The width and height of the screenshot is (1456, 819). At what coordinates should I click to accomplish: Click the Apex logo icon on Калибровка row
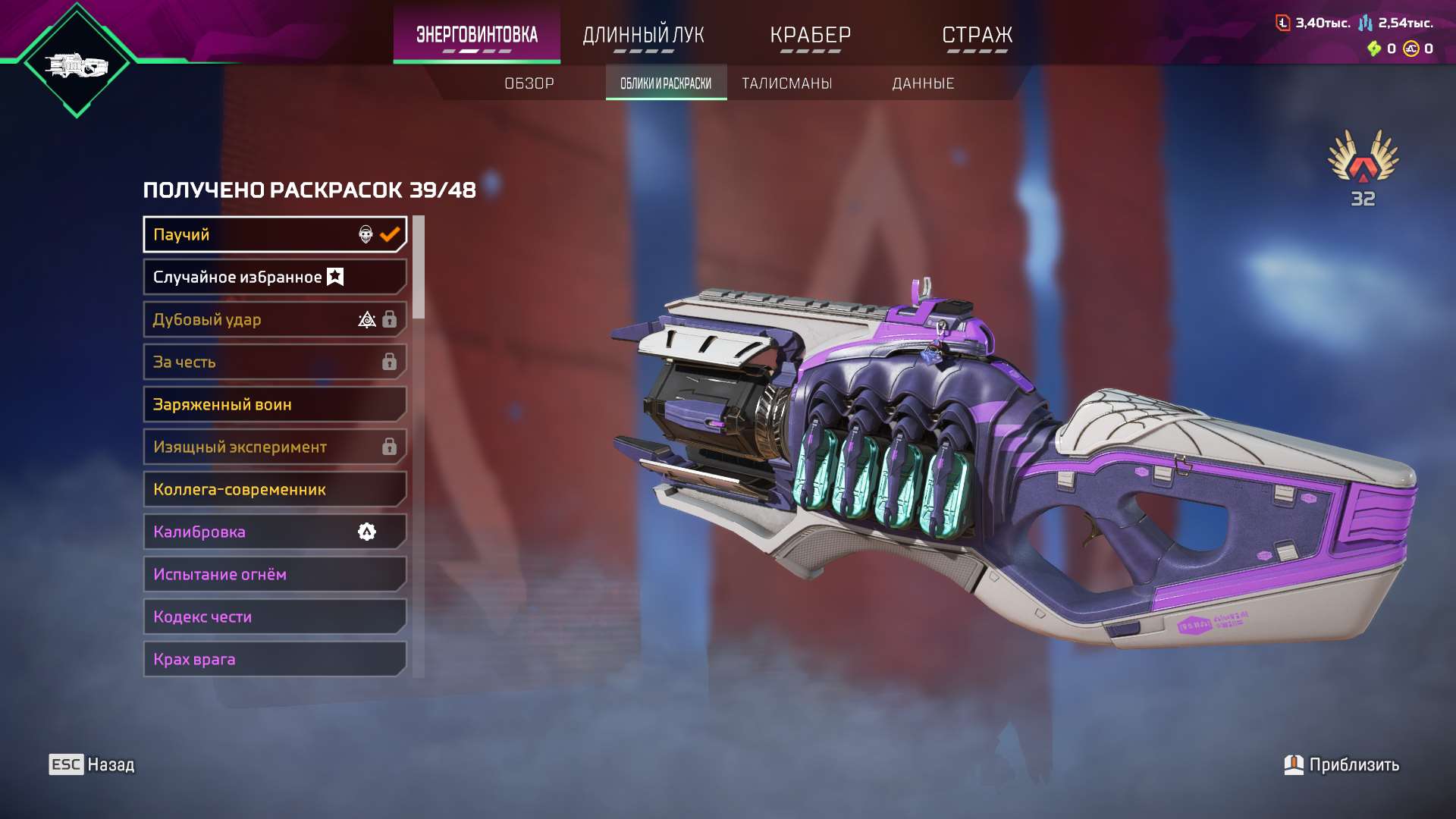pyautogui.click(x=367, y=532)
